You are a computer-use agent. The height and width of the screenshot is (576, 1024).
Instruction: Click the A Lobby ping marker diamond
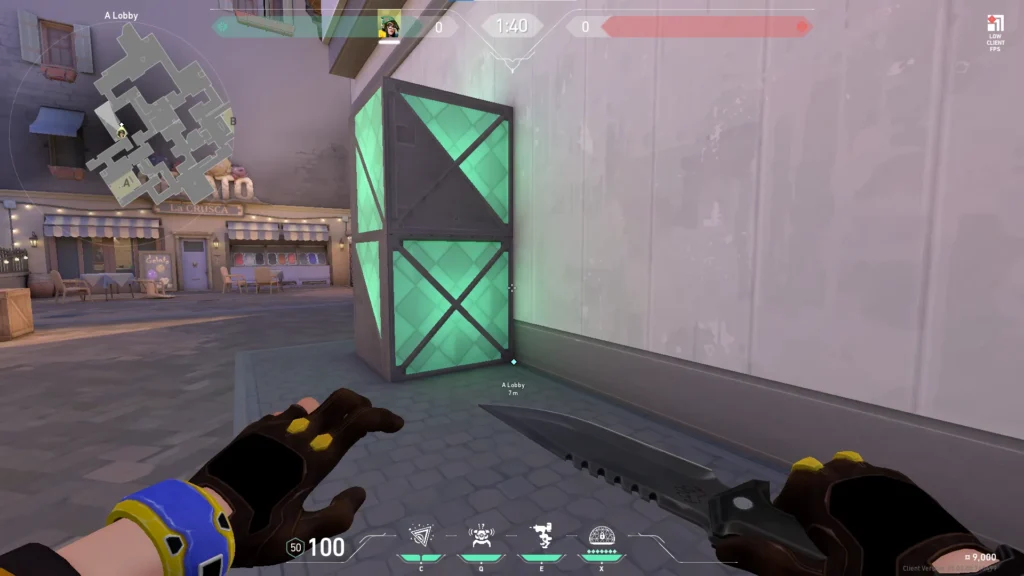(x=514, y=362)
